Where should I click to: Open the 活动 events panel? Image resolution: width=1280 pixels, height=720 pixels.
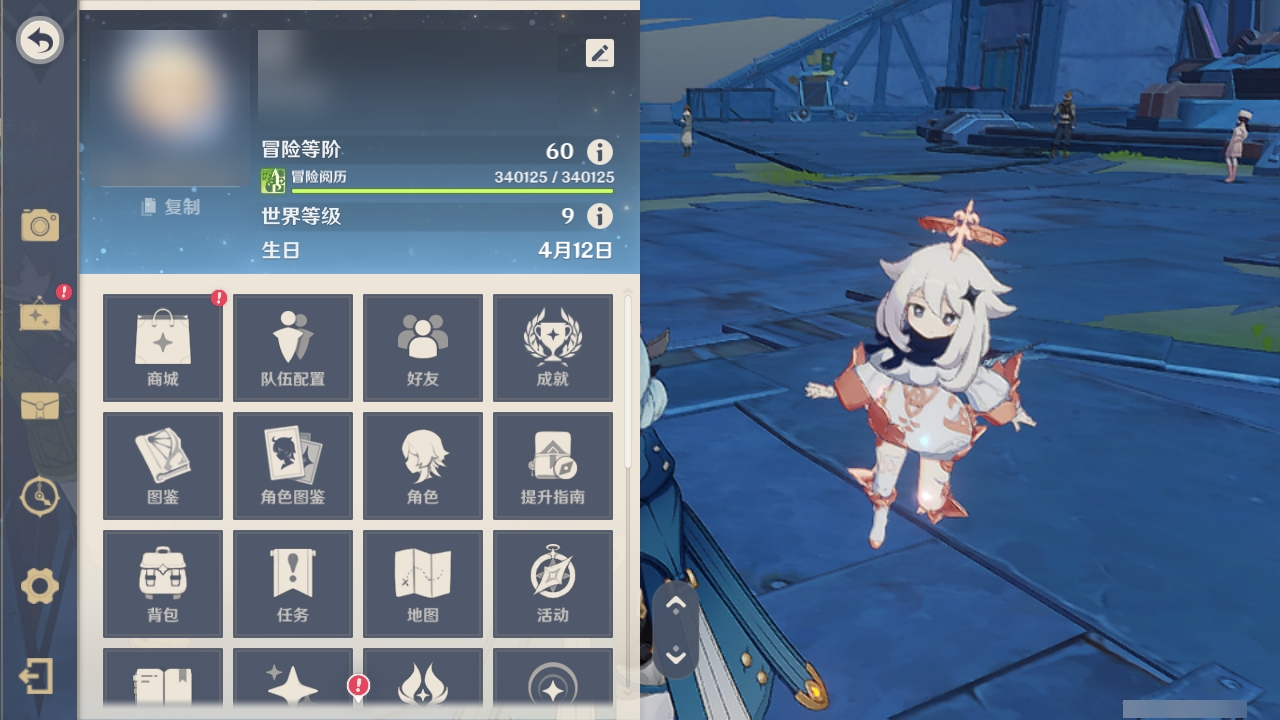(x=552, y=583)
